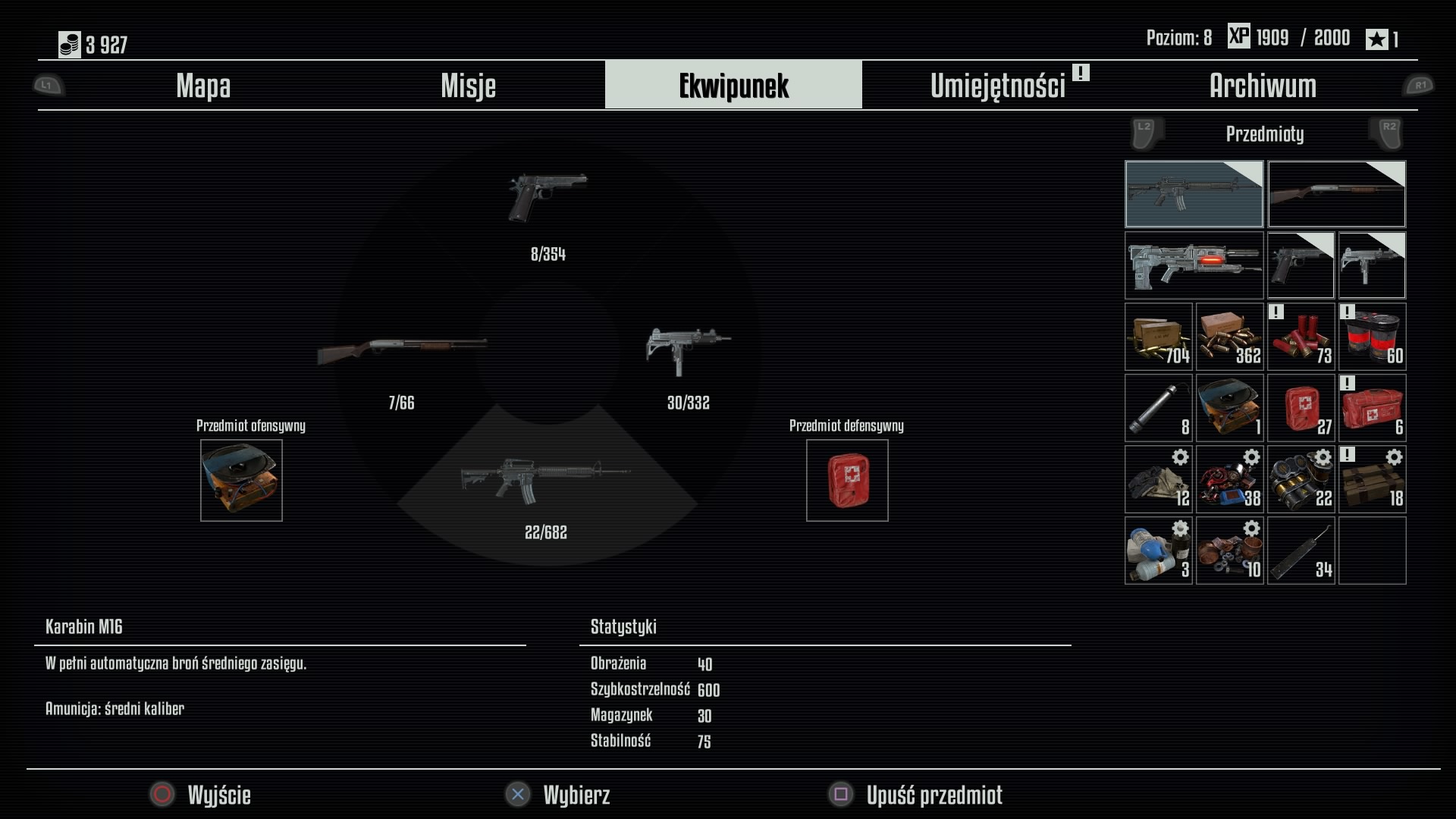Choose the ammo crate stack of 704
This screenshot has height=819, width=1456.
pyautogui.click(x=1158, y=337)
